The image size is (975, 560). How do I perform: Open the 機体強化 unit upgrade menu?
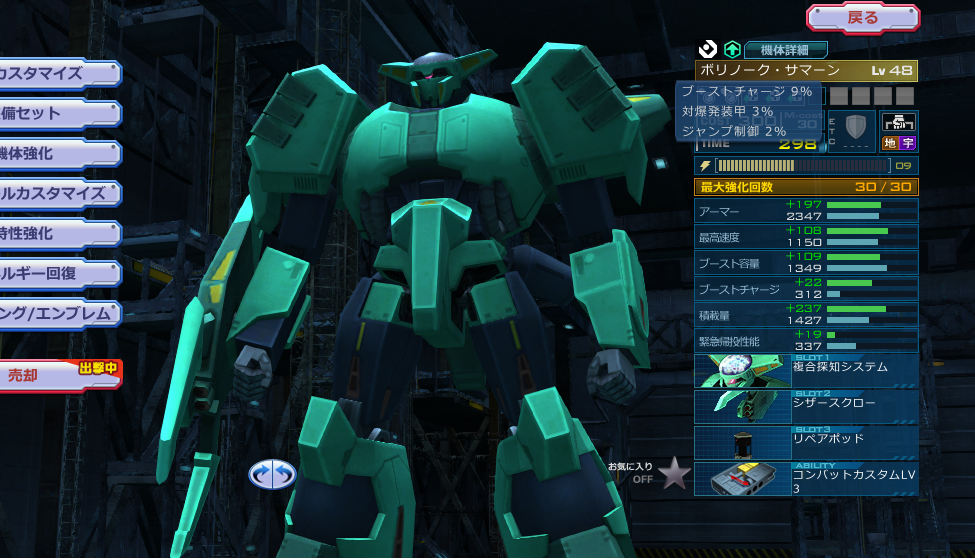[57, 153]
